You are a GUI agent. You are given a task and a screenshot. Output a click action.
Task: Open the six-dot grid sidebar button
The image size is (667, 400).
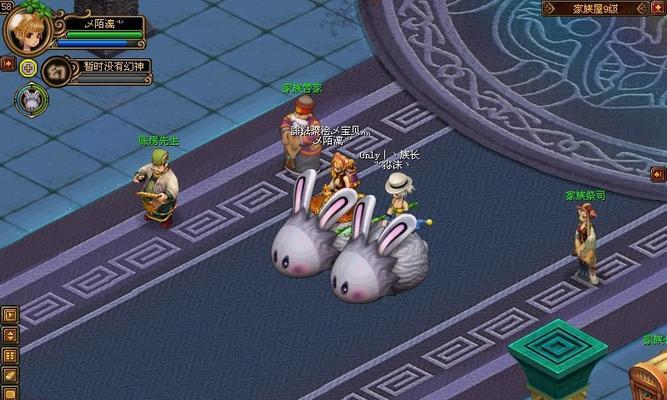10,355
